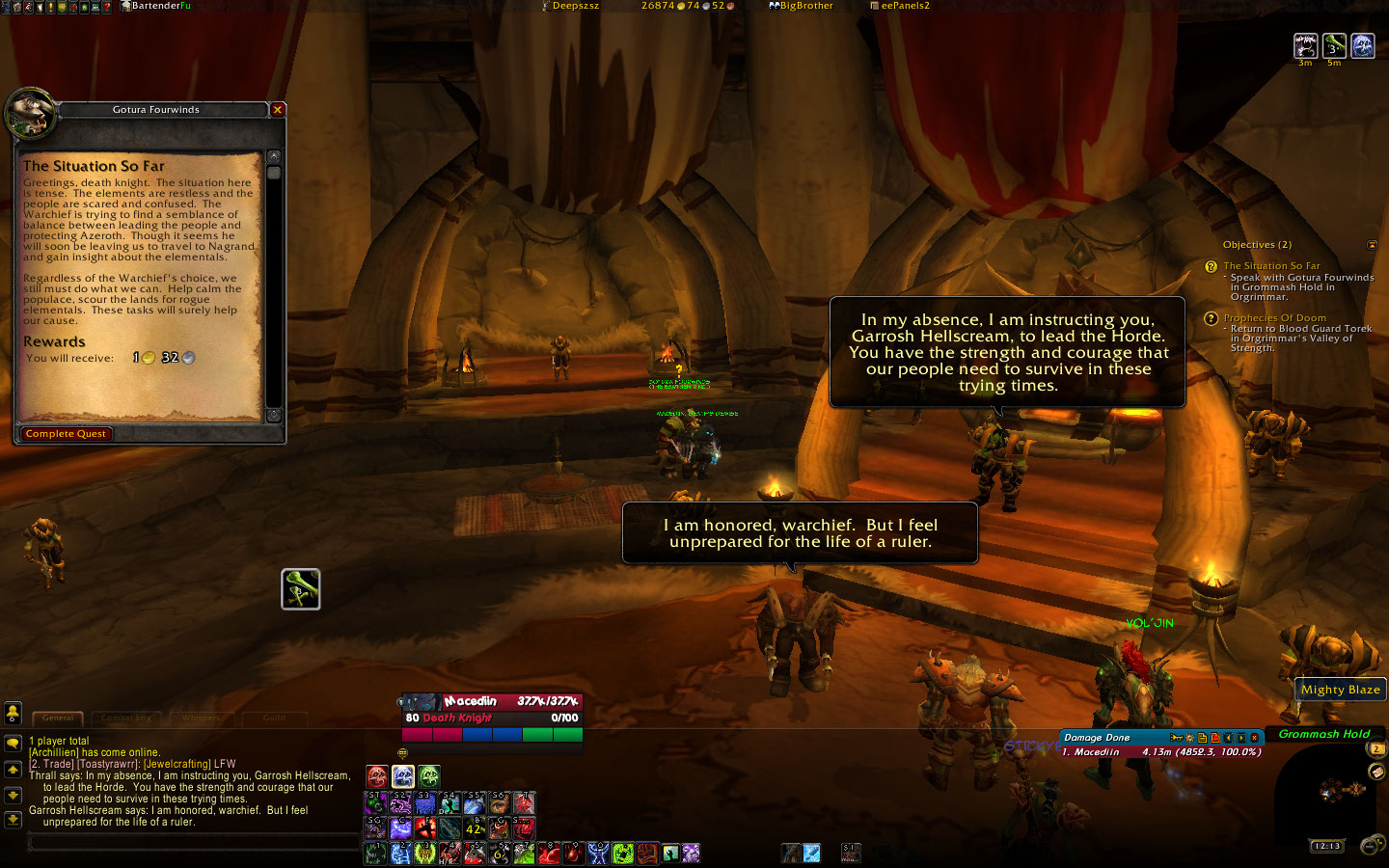
Task: Select the Guild chat tab
Action: point(274,718)
